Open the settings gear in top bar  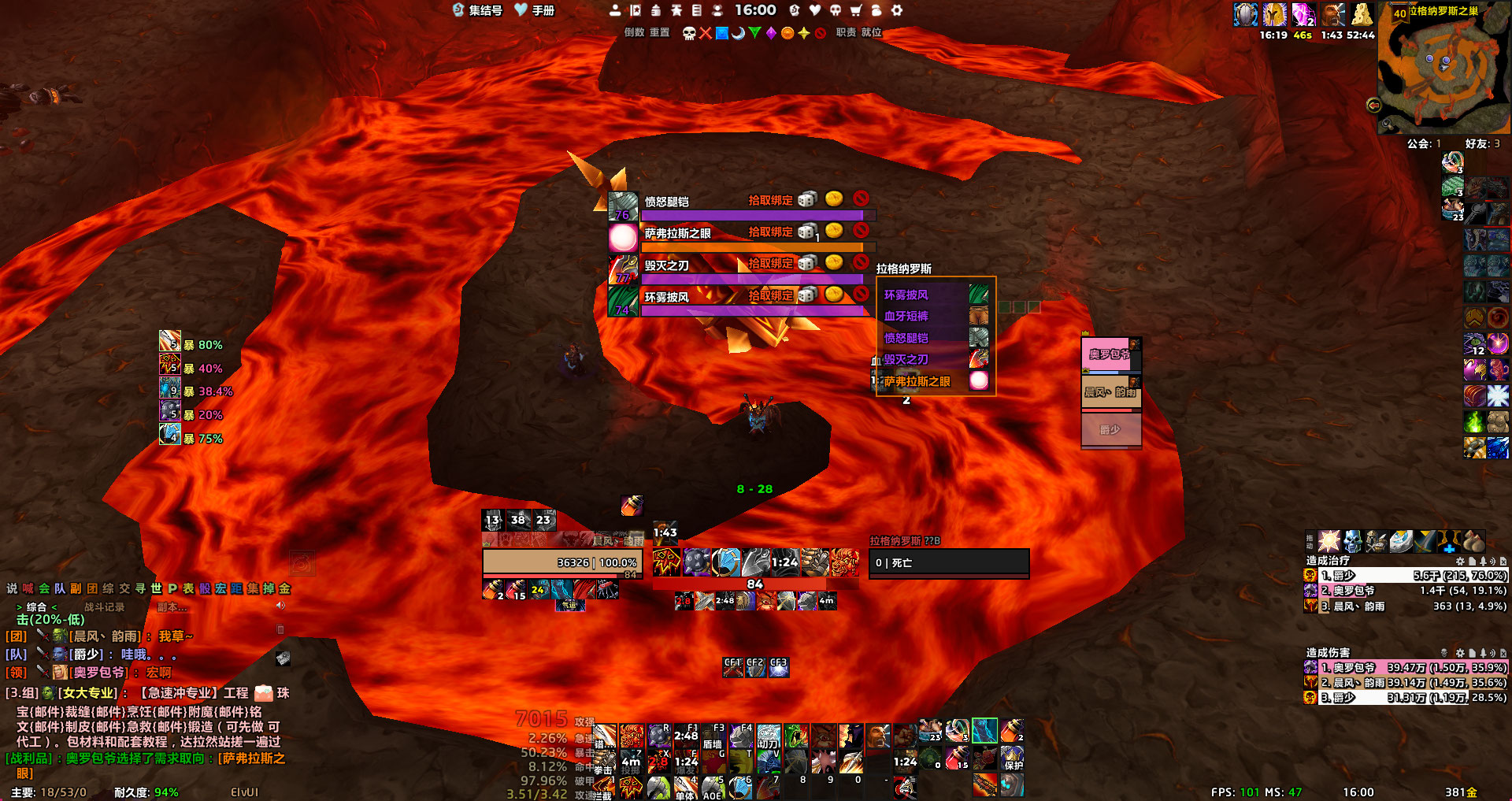(897, 10)
